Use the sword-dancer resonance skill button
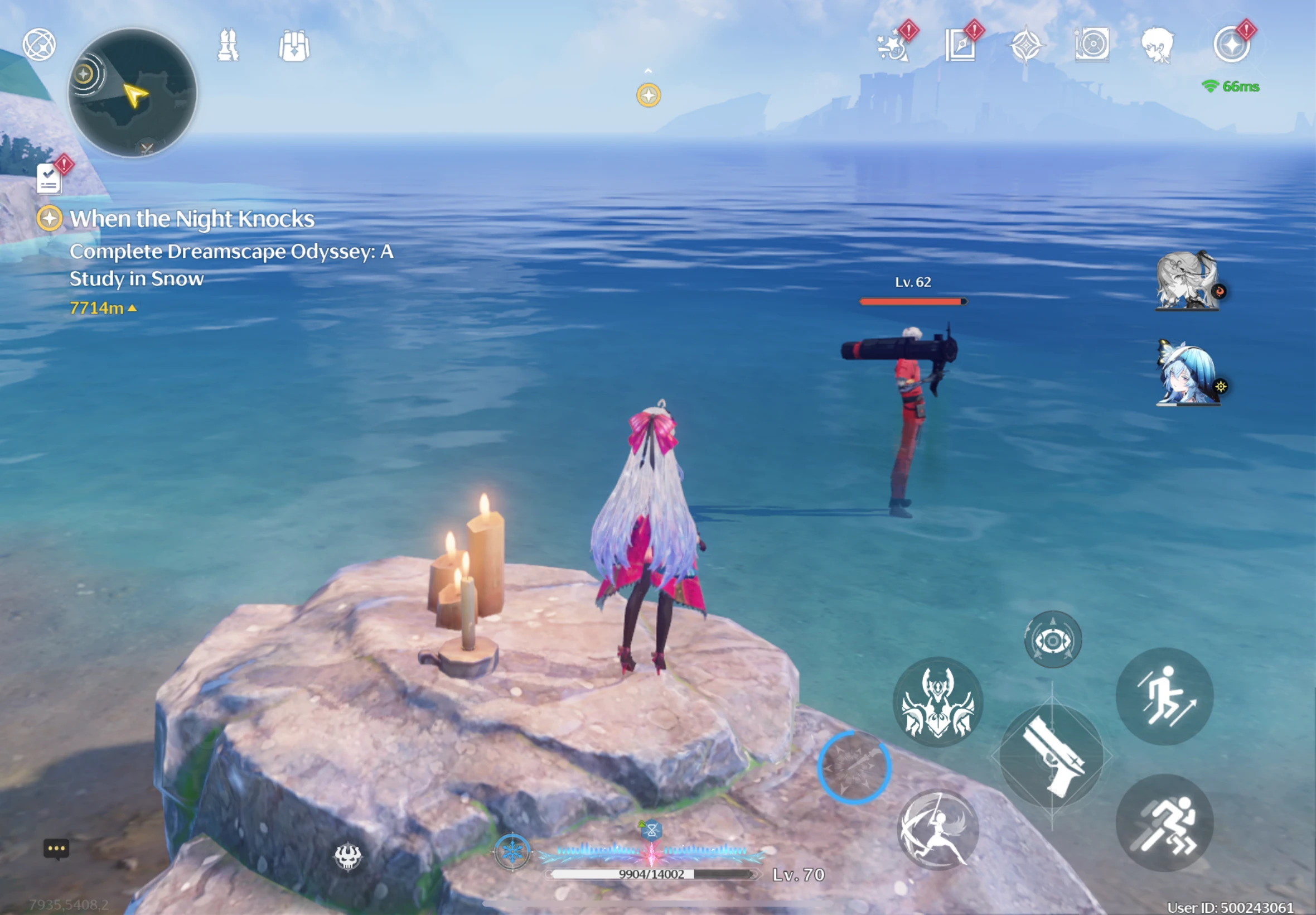This screenshot has width=1316, height=915. click(x=938, y=829)
